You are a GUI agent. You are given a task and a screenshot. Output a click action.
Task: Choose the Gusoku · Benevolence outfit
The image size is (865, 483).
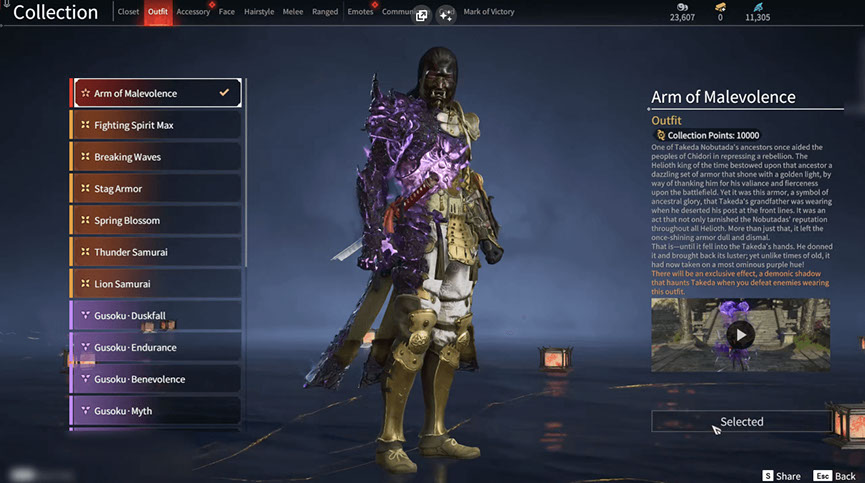(x=156, y=379)
